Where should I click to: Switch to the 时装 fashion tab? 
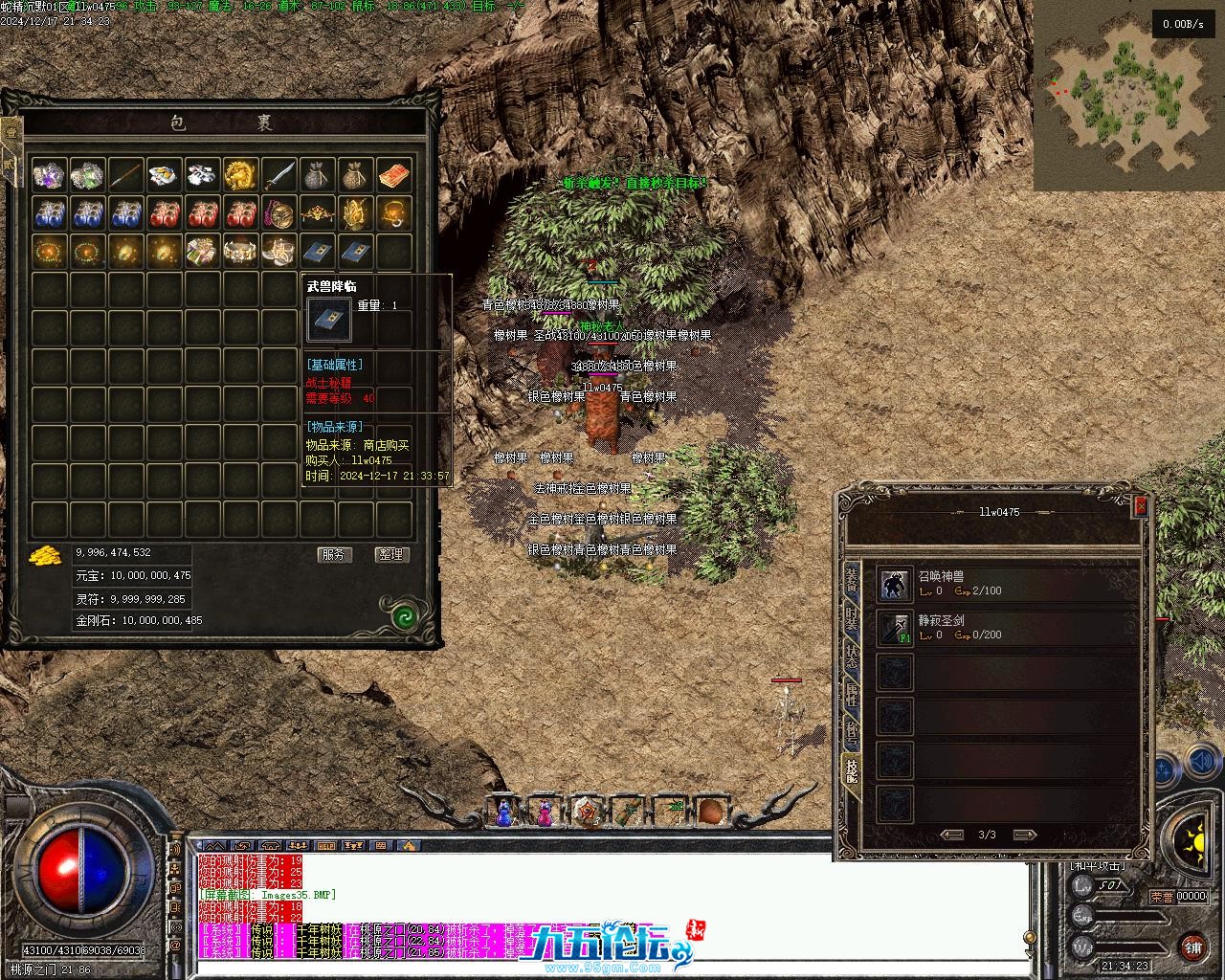pyautogui.click(x=851, y=619)
